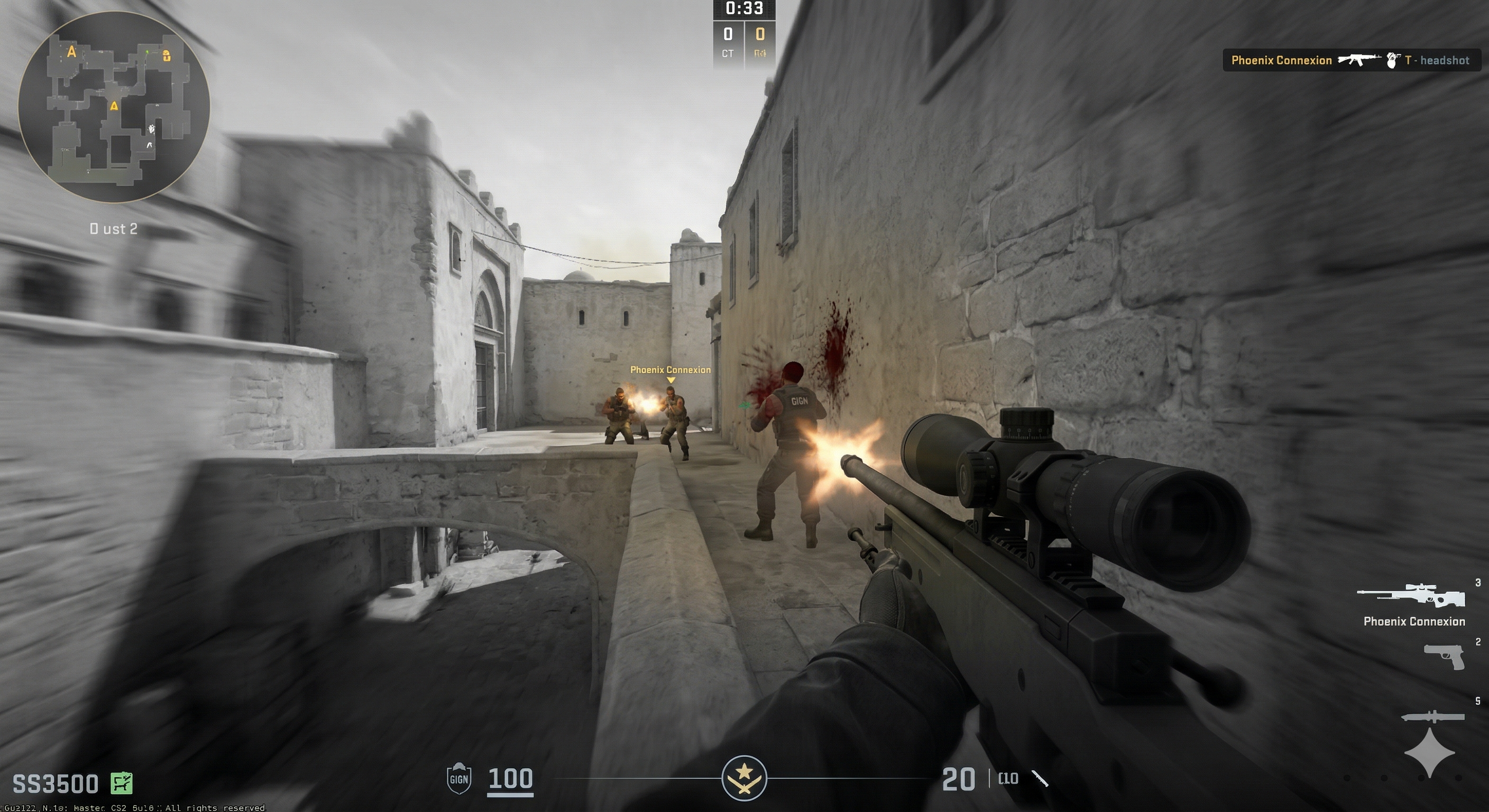Click the four-pointed star icon below the knife

(x=1429, y=752)
